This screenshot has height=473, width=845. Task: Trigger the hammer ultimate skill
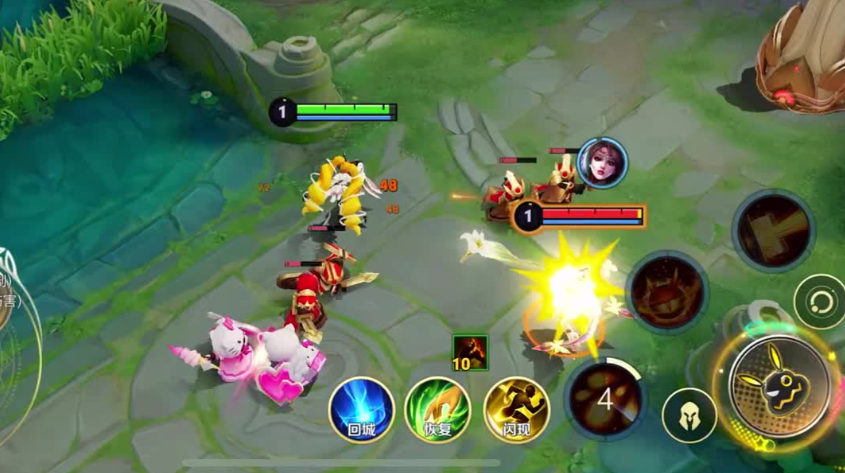pyautogui.click(x=773, y=230)
